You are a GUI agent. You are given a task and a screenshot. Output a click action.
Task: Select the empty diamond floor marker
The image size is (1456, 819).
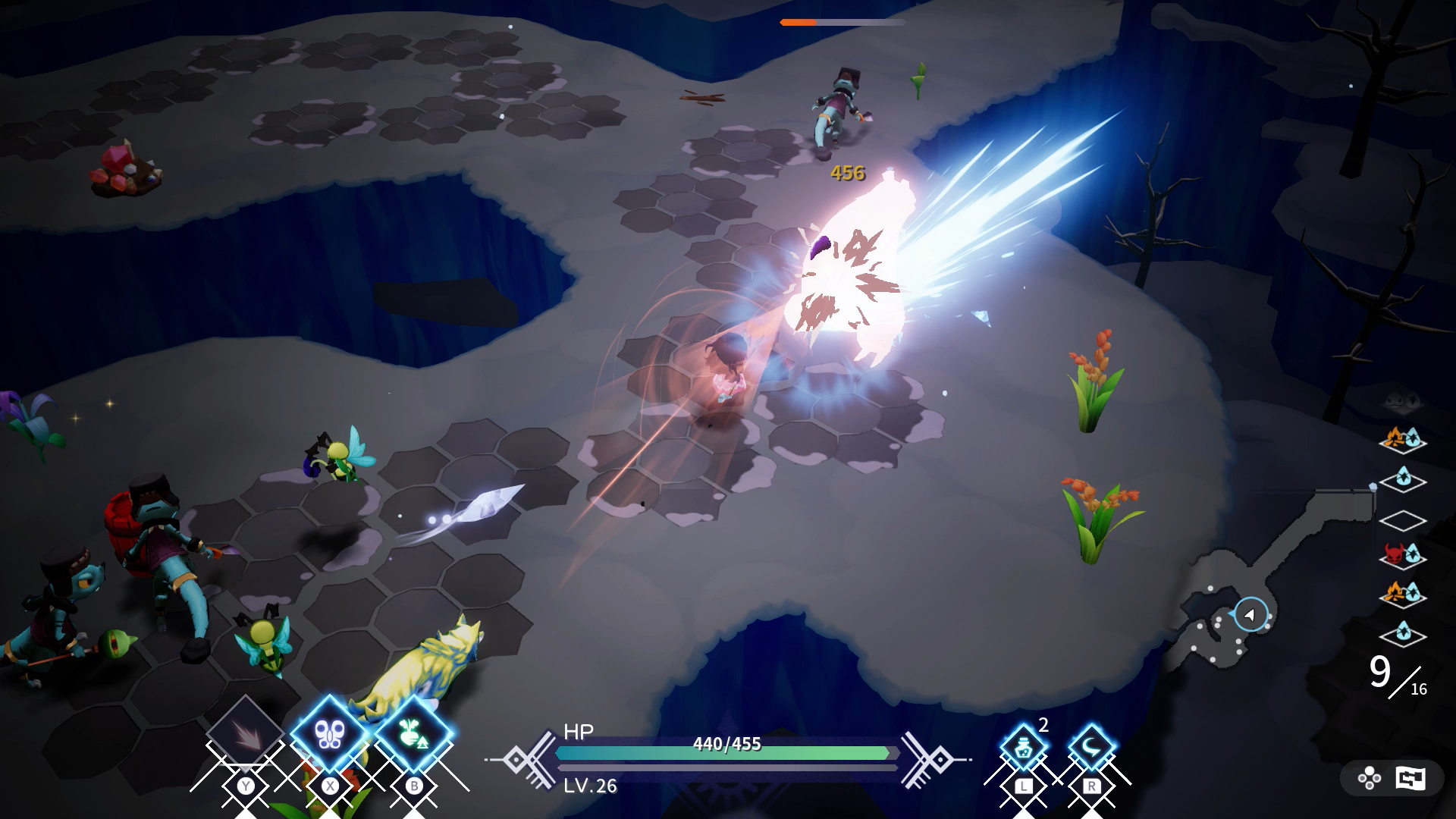pyautogui.click(x=1402, y=521)
